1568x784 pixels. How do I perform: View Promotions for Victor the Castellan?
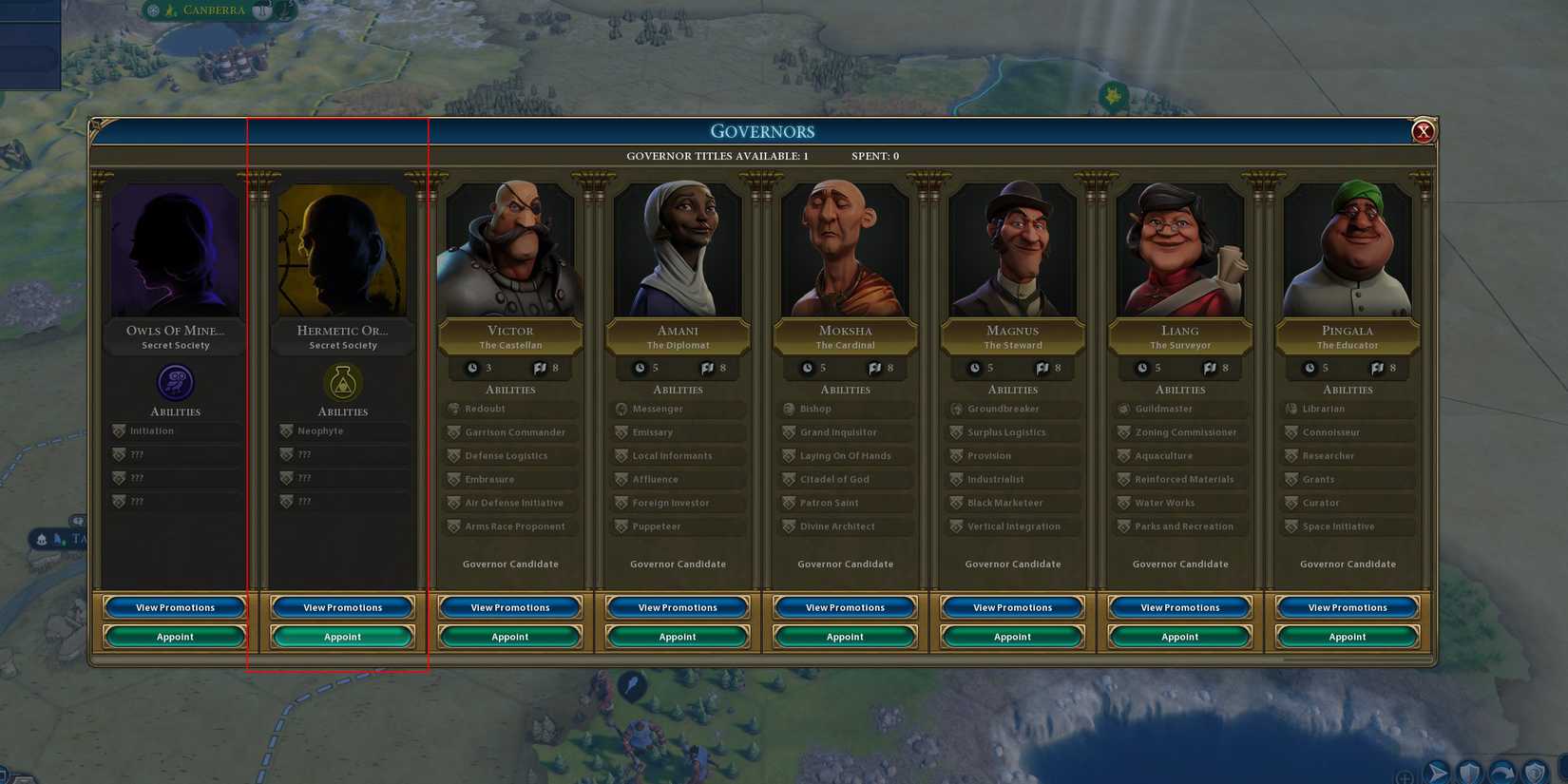509,607
